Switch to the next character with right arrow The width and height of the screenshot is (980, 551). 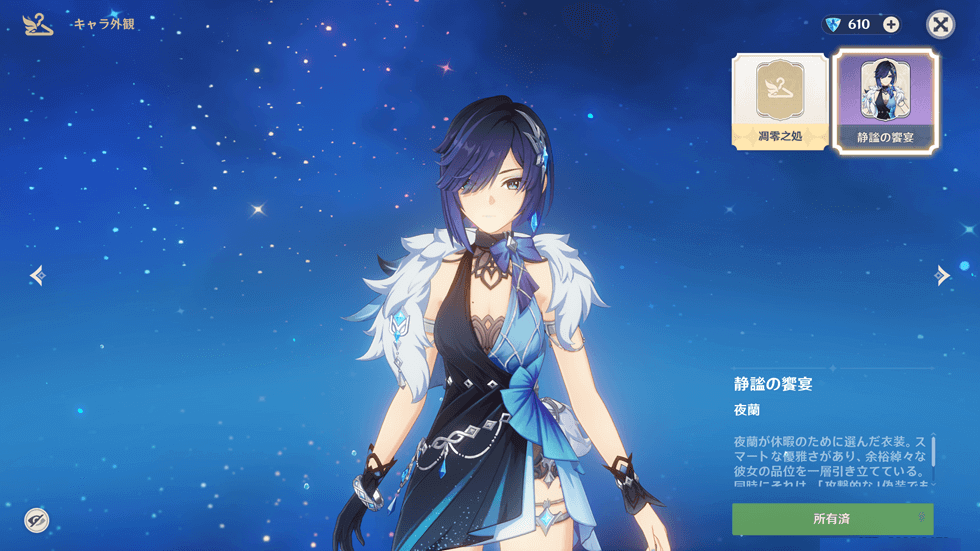pos(942,275)
